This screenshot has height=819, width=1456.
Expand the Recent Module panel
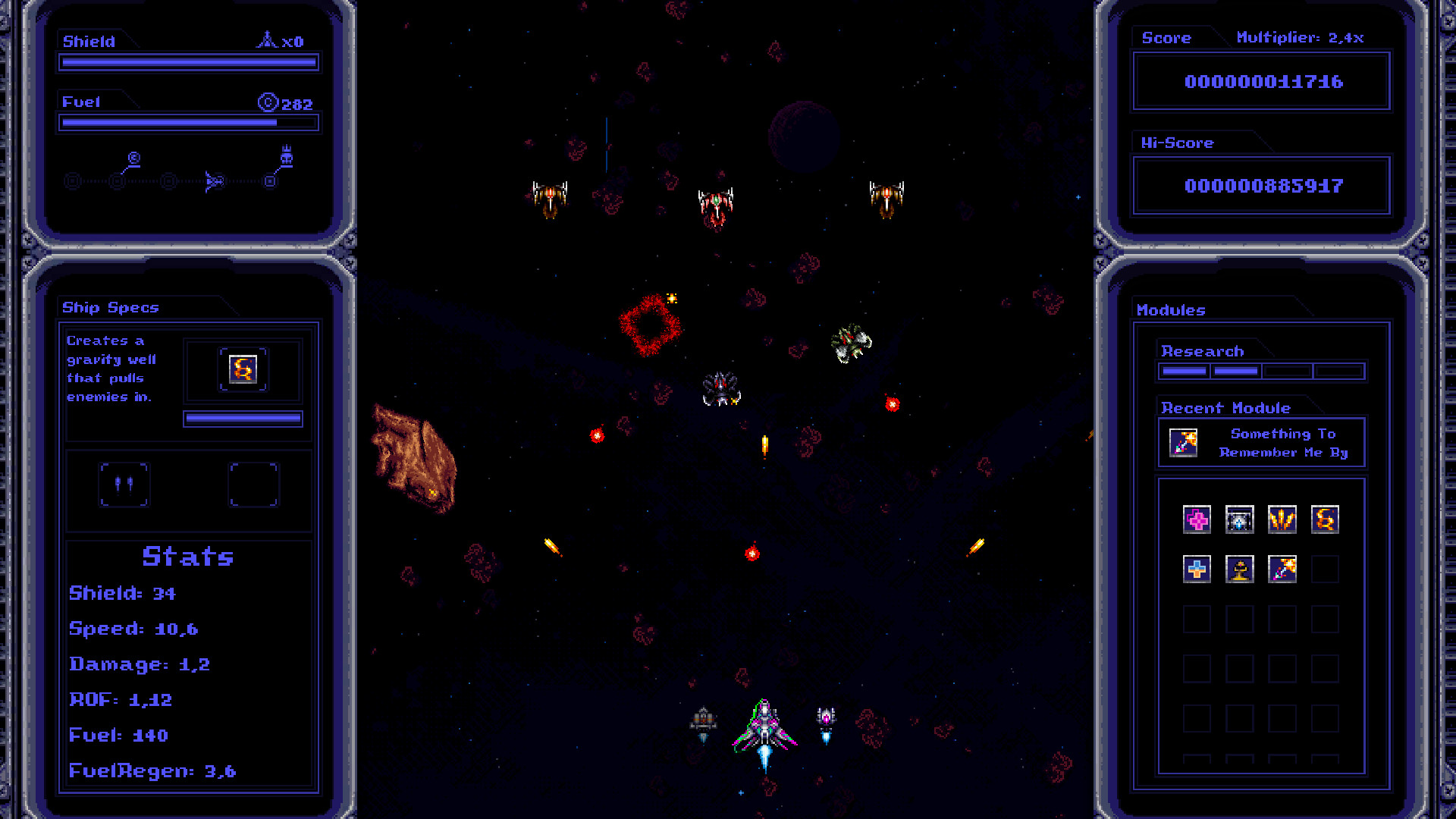click(1226, 407)
